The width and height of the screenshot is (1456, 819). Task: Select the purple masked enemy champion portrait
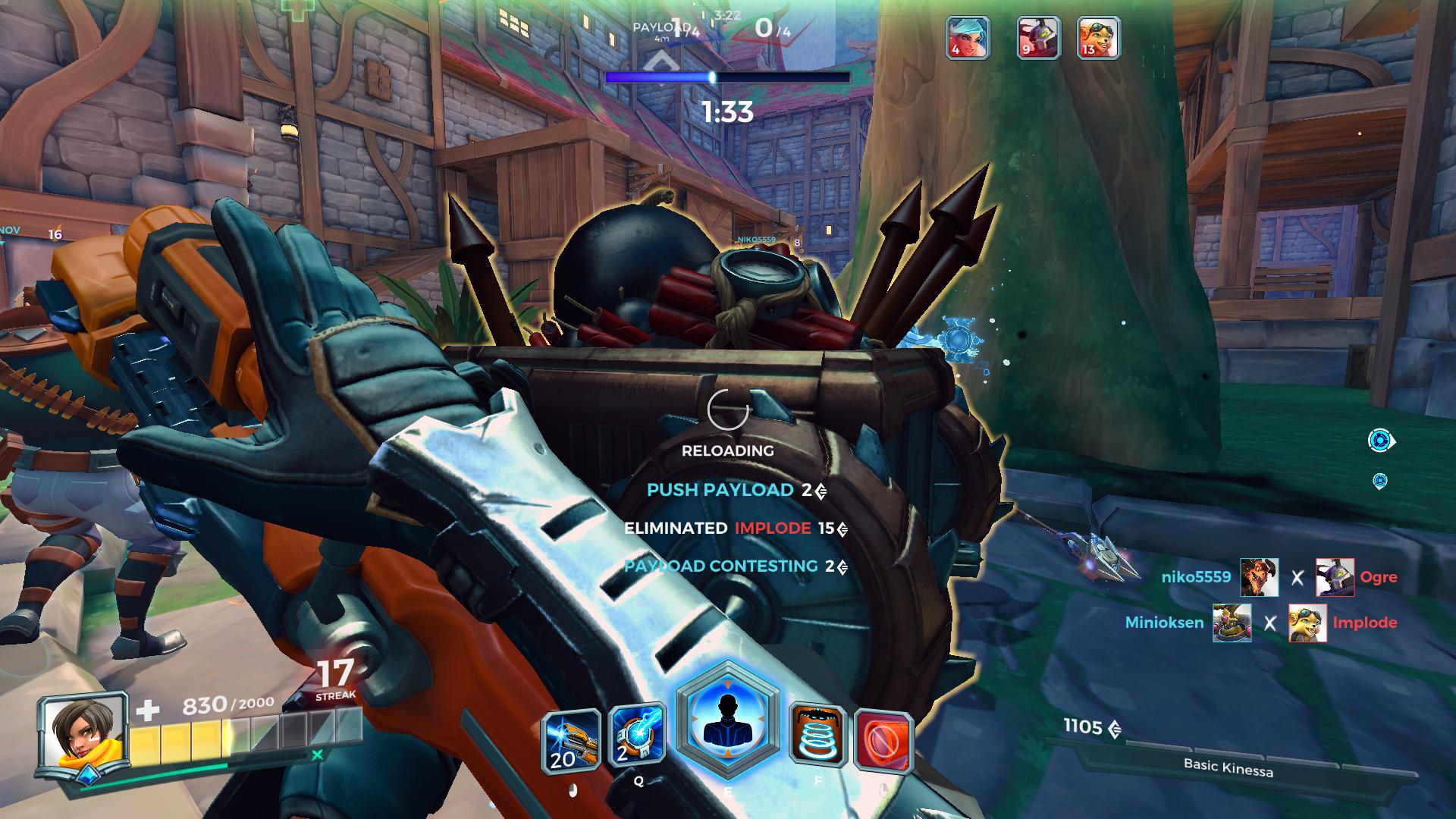coord(1038,37)
